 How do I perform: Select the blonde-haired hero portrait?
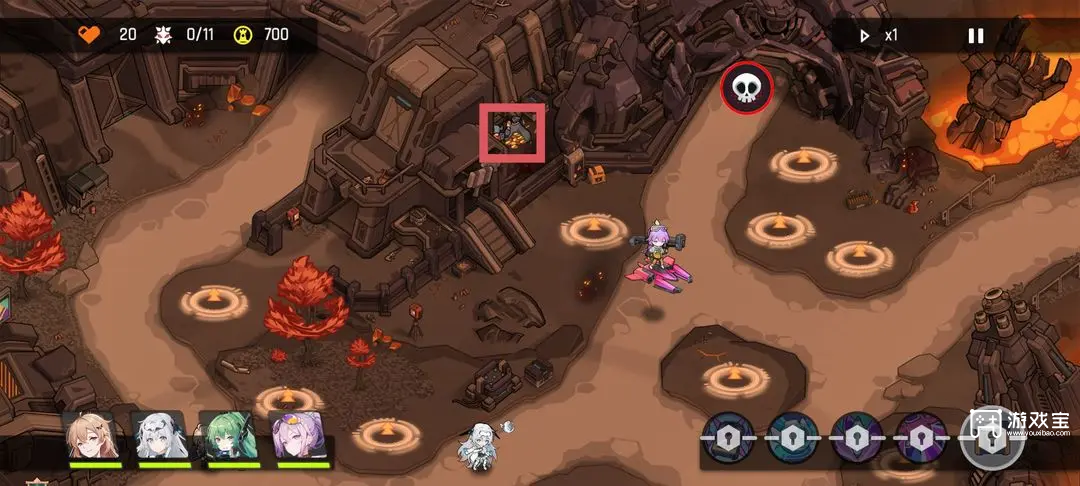coord(90,436)
